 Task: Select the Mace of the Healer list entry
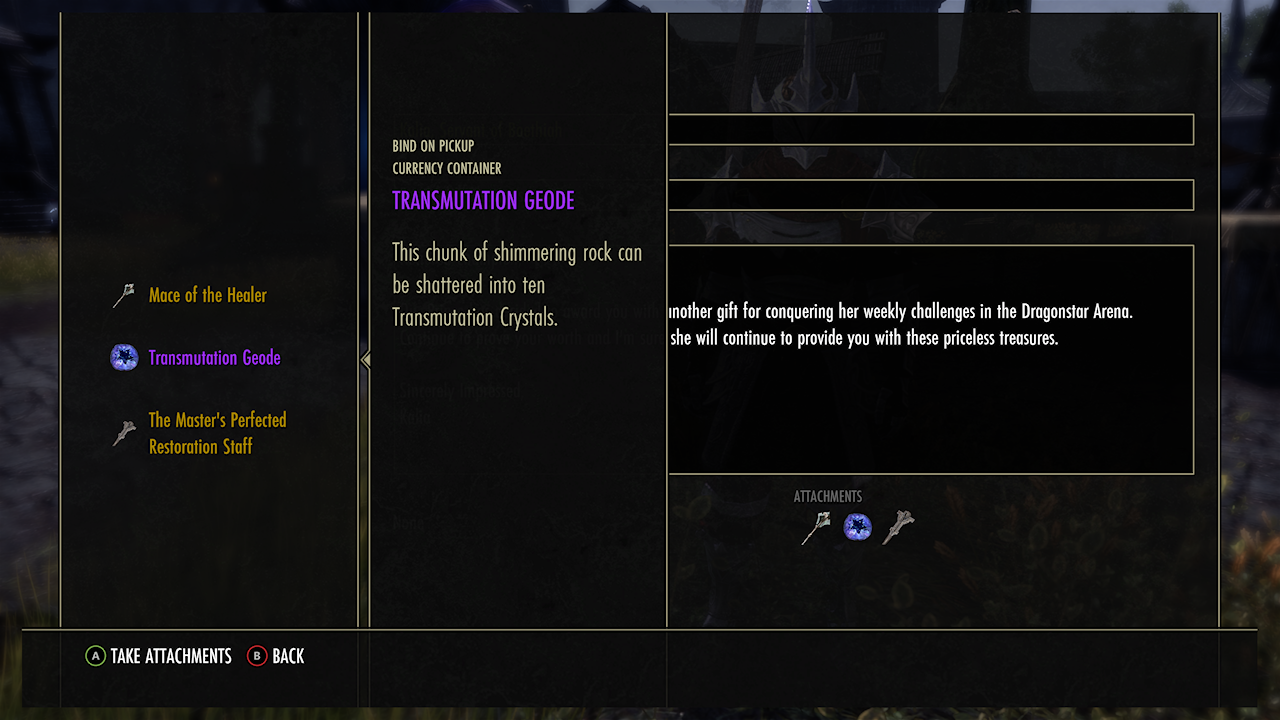210,295
